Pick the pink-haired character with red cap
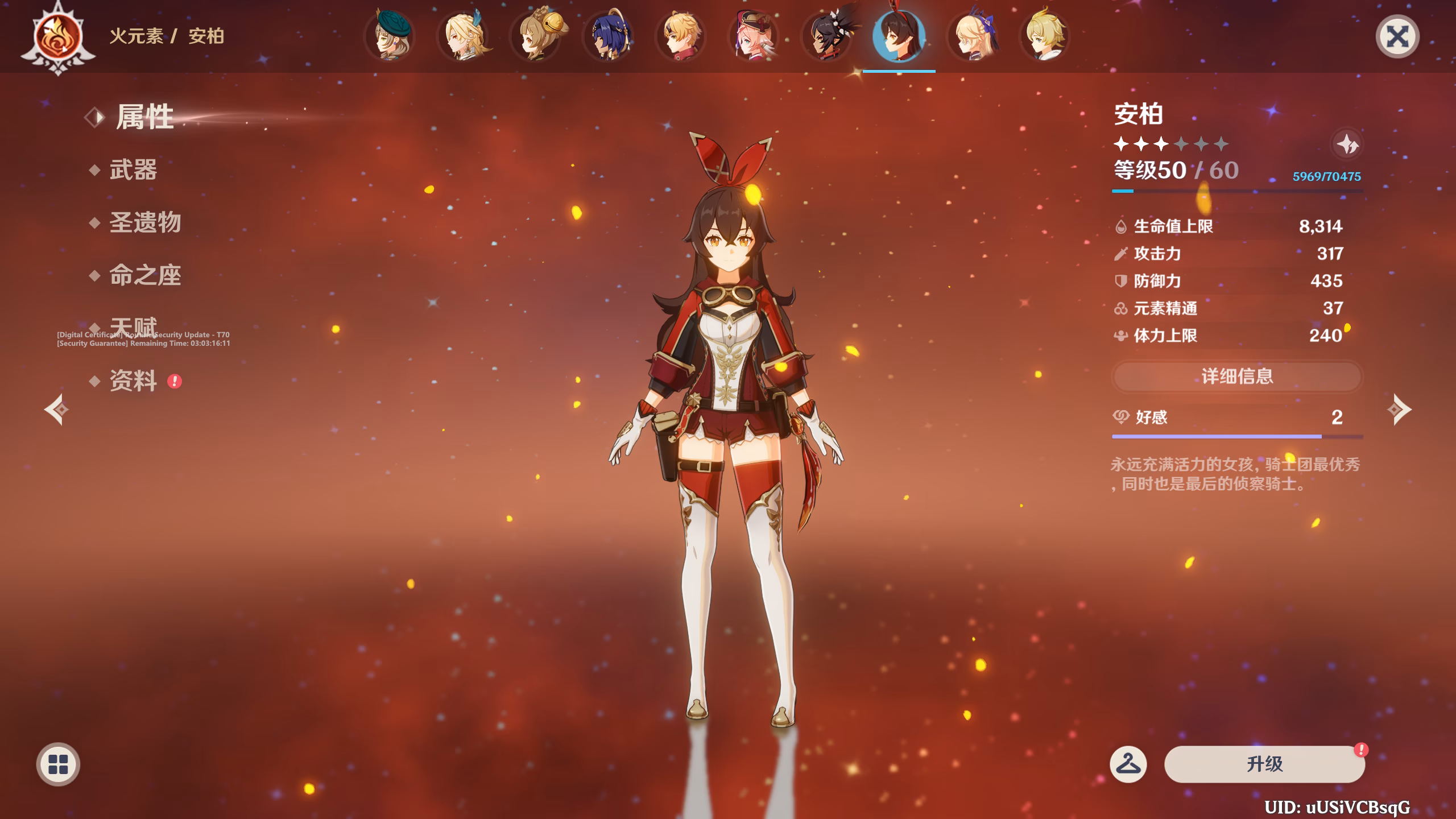The height and width of the screenshot is (819, 1456). tap(754, 36)
